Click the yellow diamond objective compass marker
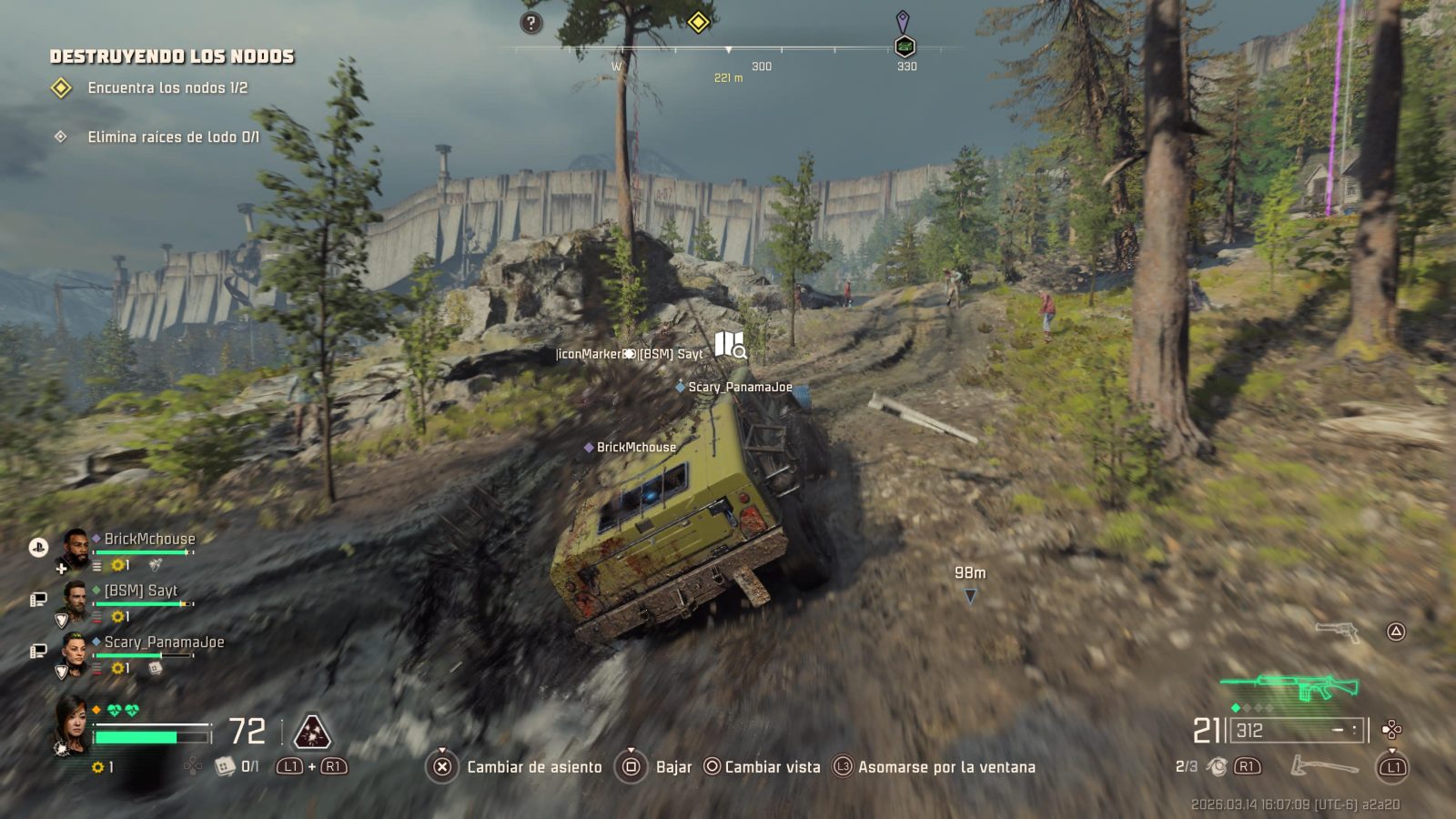The height and width of the screenshot is (819, 1456). tap(698, 21)
